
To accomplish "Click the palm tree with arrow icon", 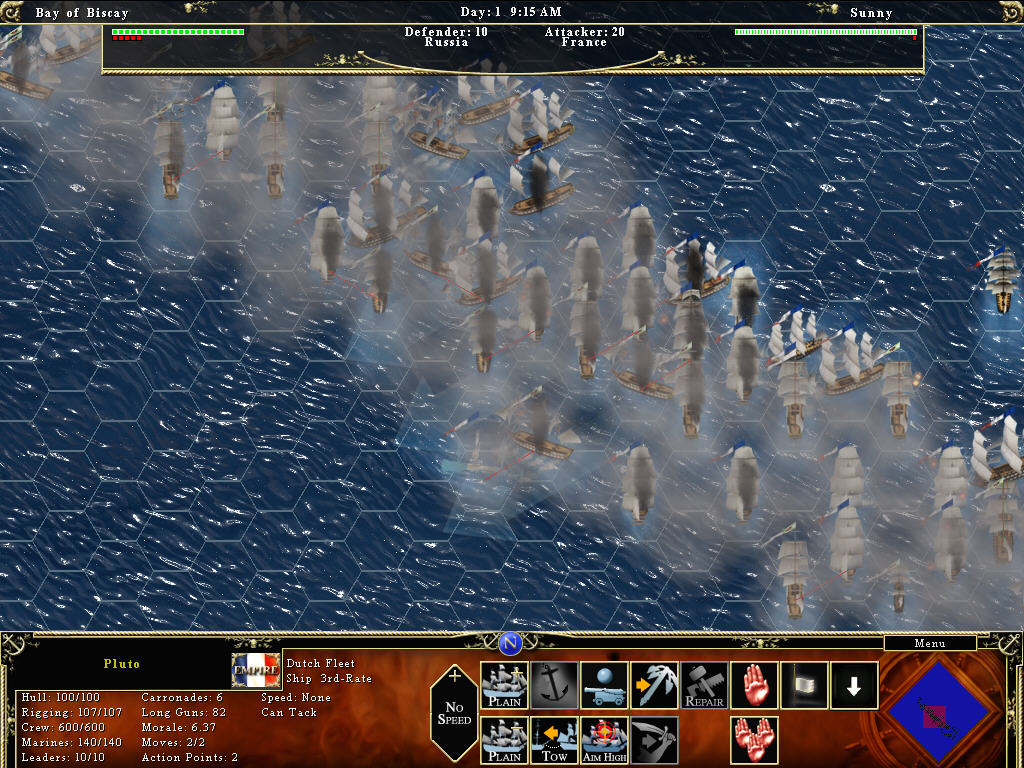I will (654, 685).
